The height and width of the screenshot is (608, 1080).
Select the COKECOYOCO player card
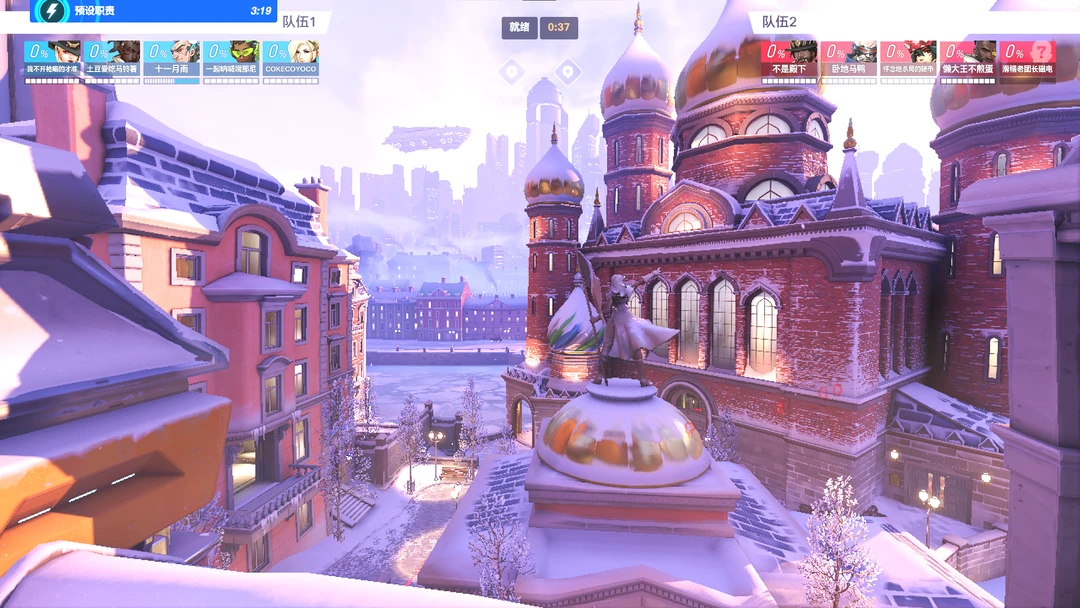[291, 61]
